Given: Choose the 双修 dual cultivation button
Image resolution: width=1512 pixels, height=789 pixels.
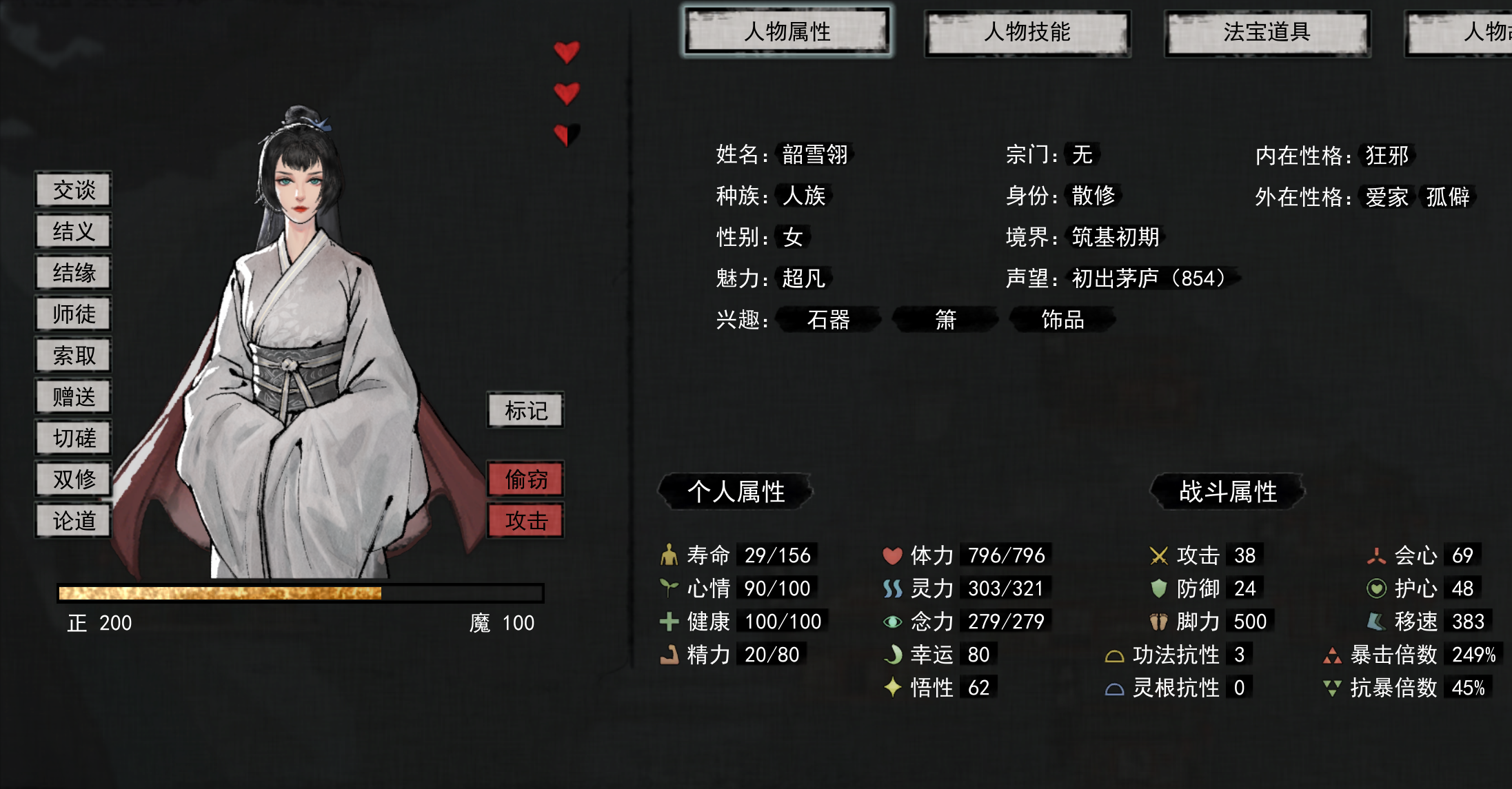Looking at the screenshot, I should coord(74,480).
